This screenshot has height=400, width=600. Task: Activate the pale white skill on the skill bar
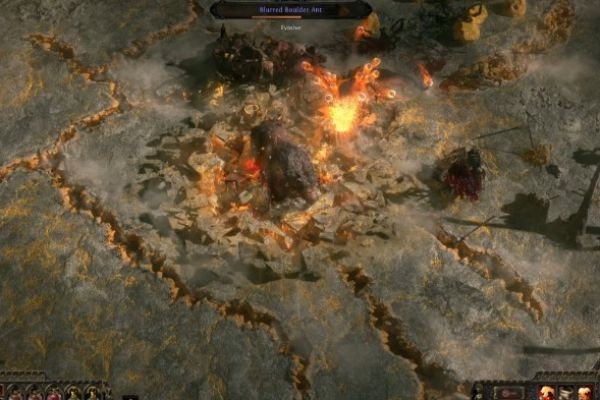pos(566,393)
